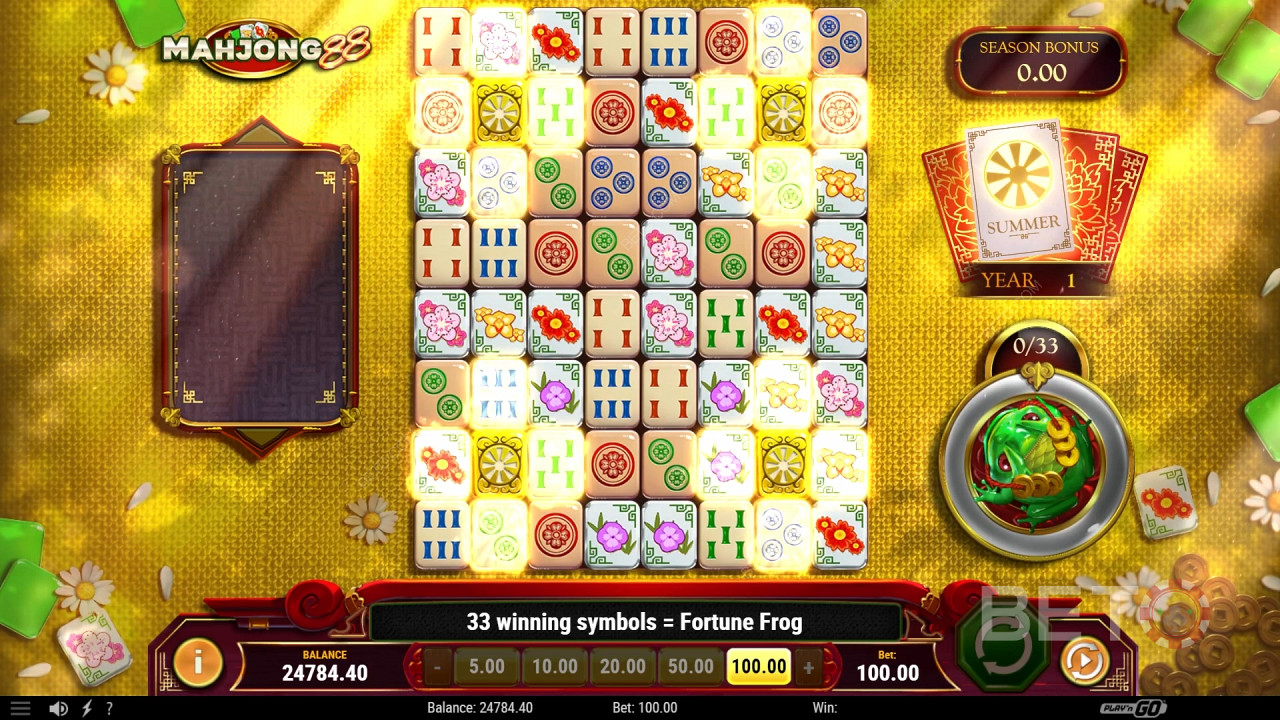Image resolution: width=1280 pixels, height=720 pixels.
Task: Select the 5.00 bet value
Action: [x=487, y=666]
